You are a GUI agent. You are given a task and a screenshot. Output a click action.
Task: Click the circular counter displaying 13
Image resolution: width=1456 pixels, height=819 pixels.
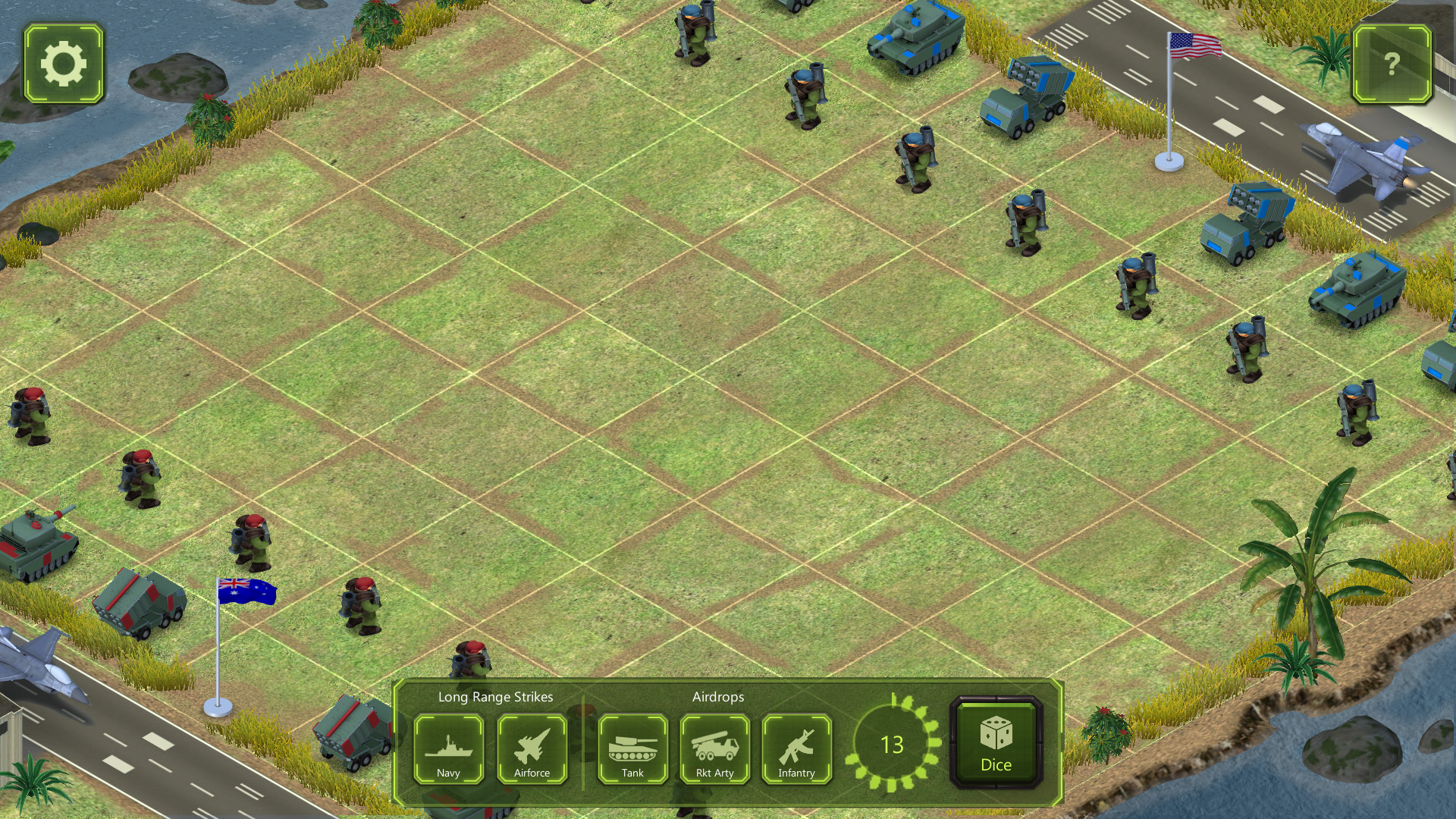point(893,745)
